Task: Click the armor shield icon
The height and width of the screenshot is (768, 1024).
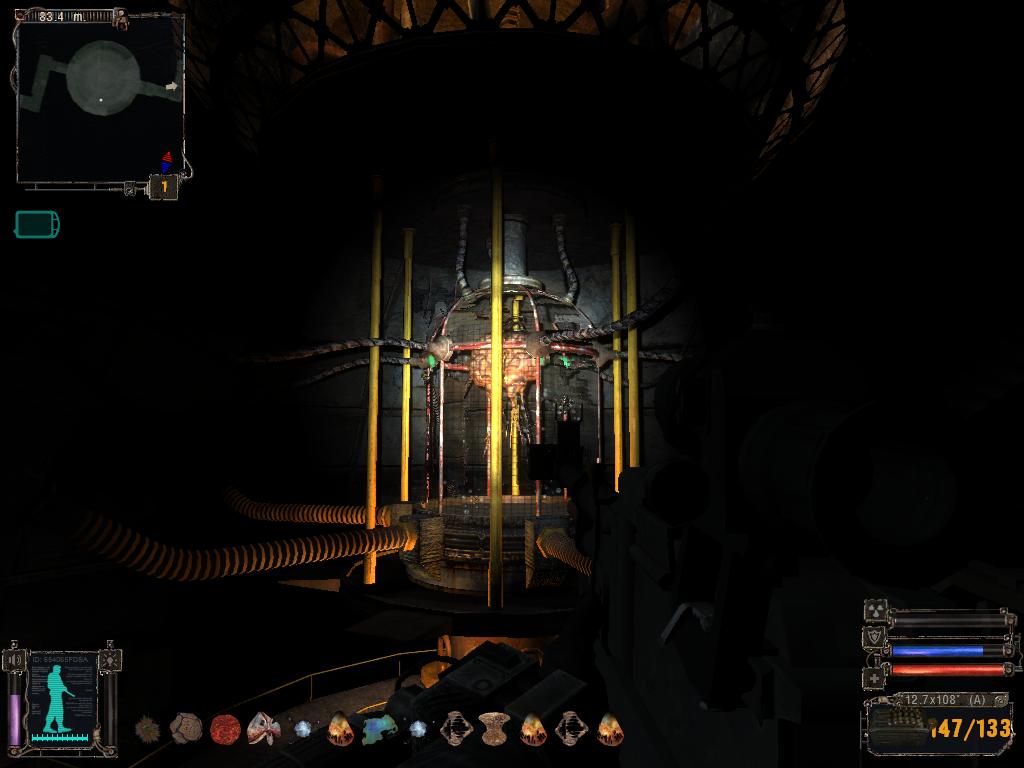Action: (x=872, y=638)
